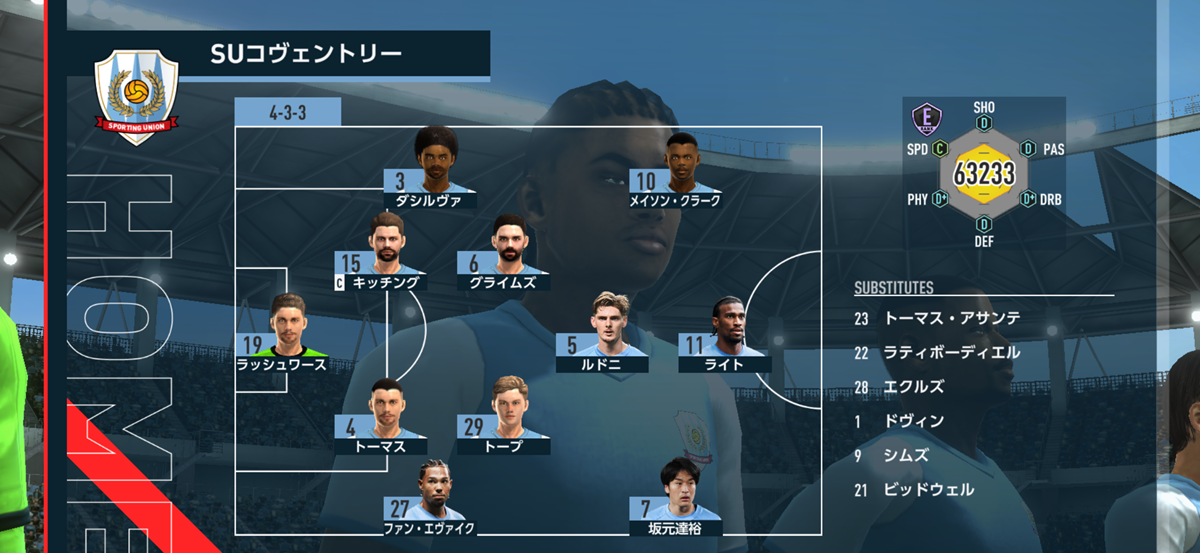1200x553 pixels.
Task: Pick goalkeeper ラッシュワース, number 19
Action: click(x=281, y=344)
